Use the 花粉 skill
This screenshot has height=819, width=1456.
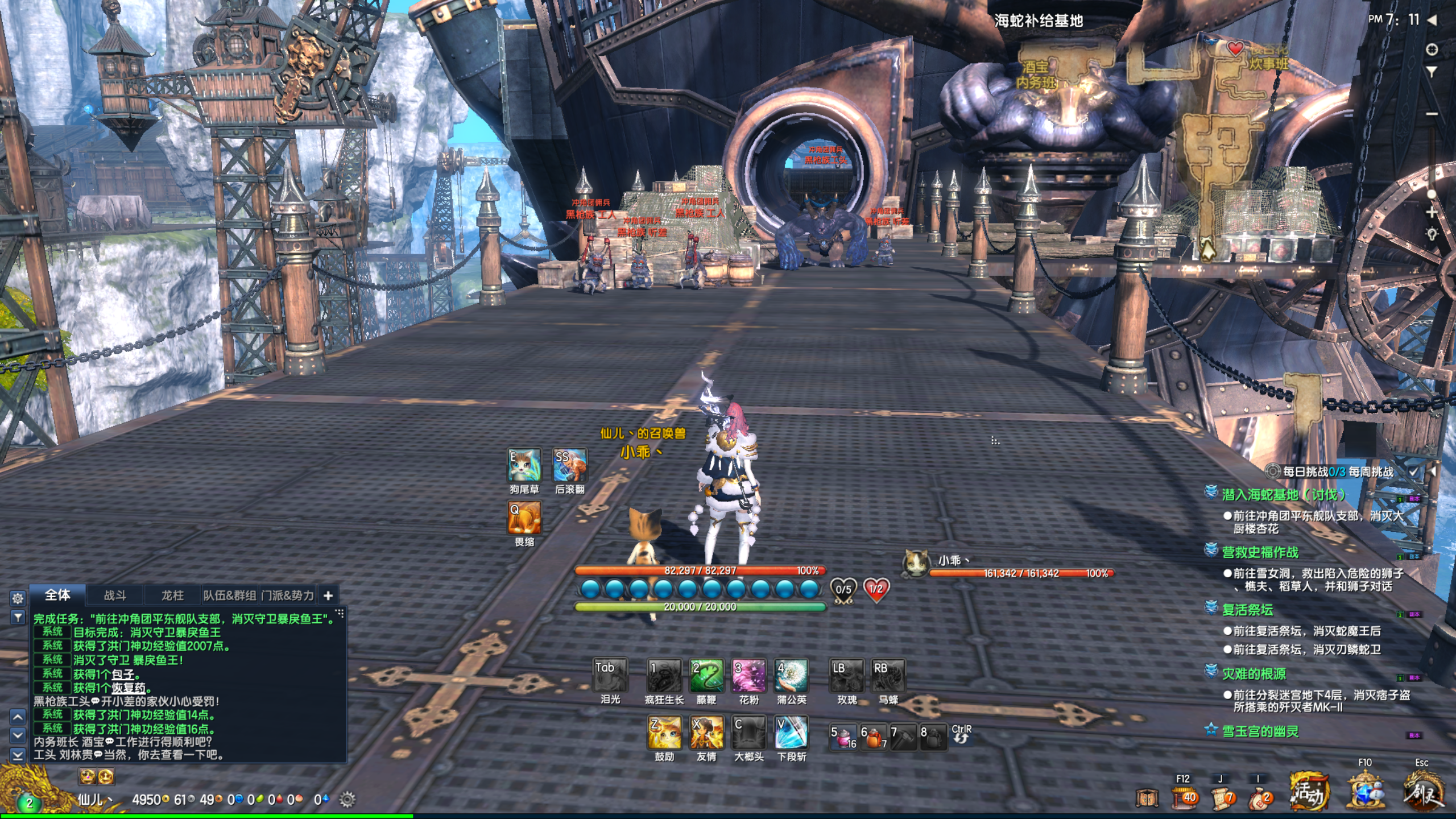(x=748, y=676)
